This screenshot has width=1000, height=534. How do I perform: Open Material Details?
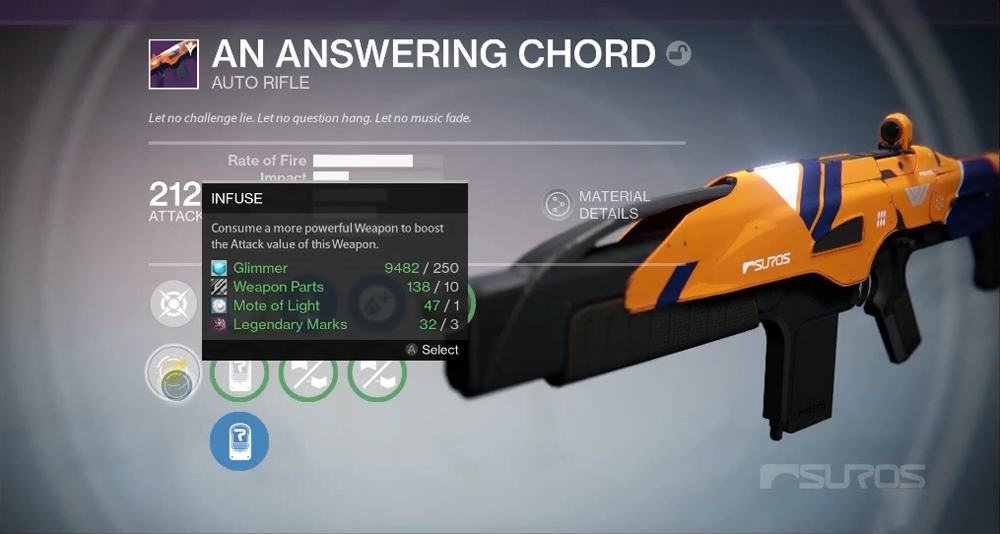557,205
